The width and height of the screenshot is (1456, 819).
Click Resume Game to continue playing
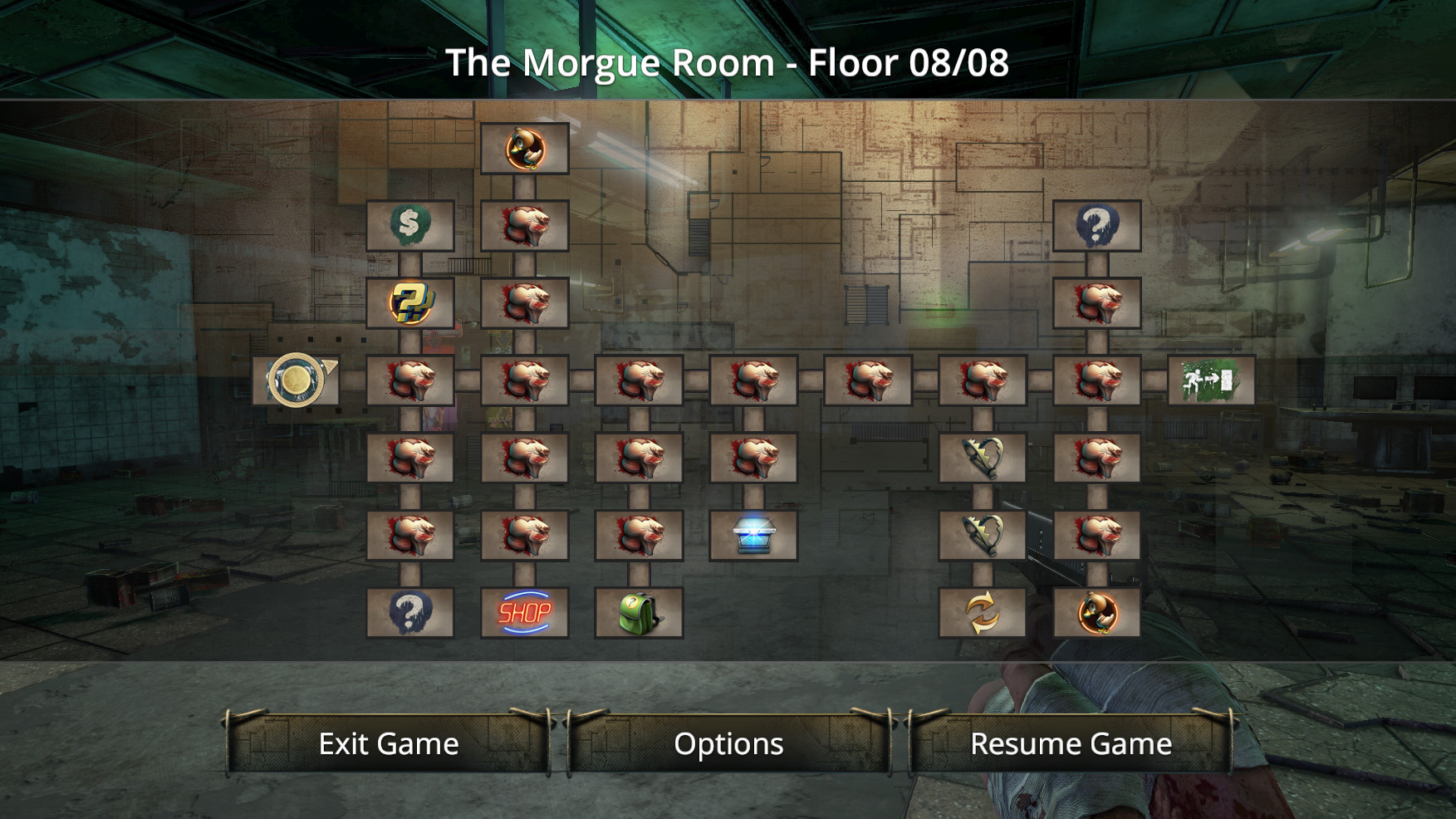(1071, 743)
